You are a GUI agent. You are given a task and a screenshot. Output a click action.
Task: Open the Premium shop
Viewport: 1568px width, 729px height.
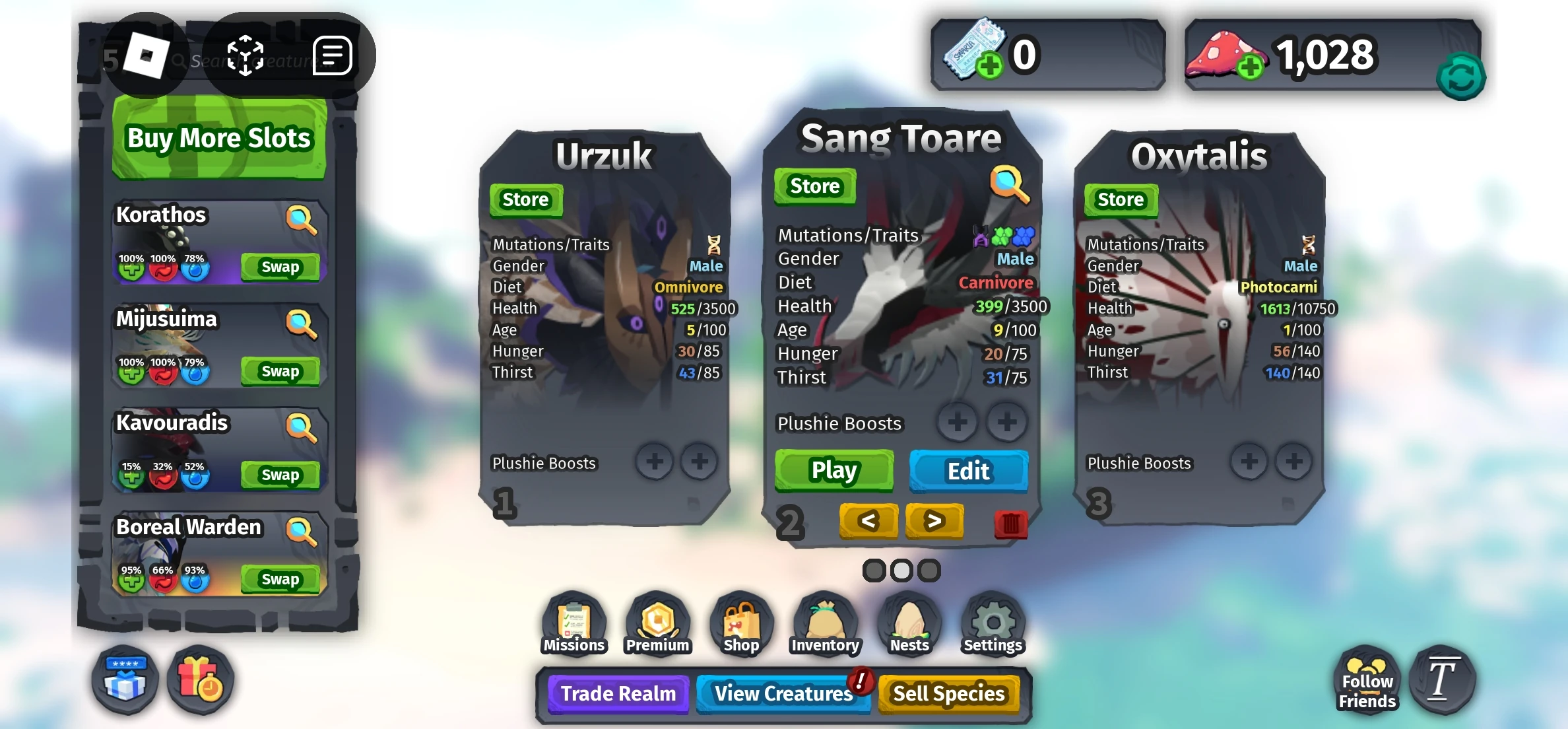click(x=657, y=623)
